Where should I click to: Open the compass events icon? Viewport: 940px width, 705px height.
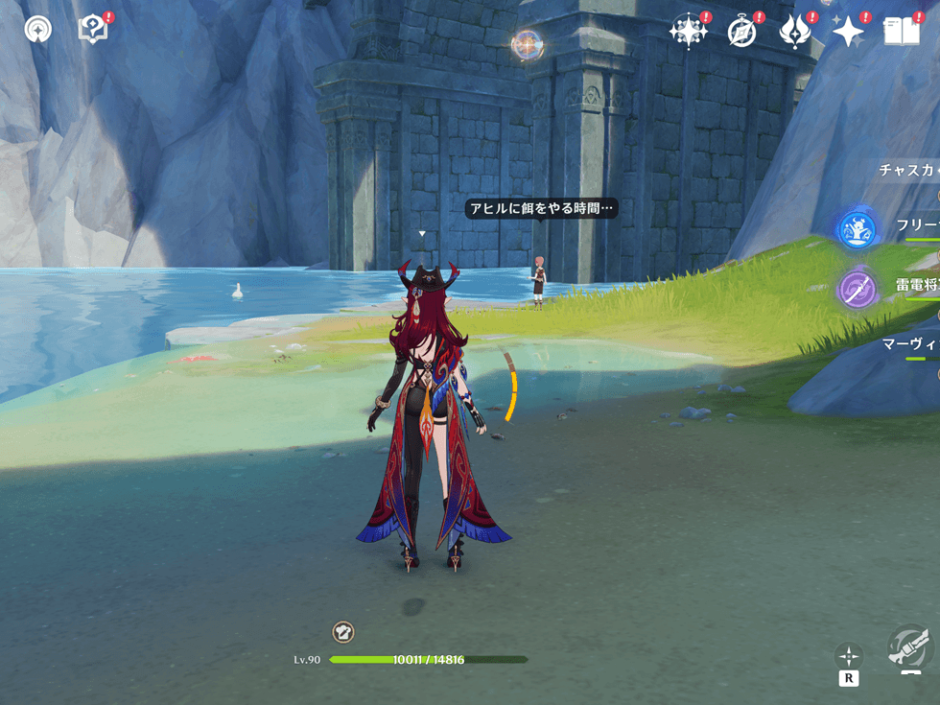[x=741, y=31]
